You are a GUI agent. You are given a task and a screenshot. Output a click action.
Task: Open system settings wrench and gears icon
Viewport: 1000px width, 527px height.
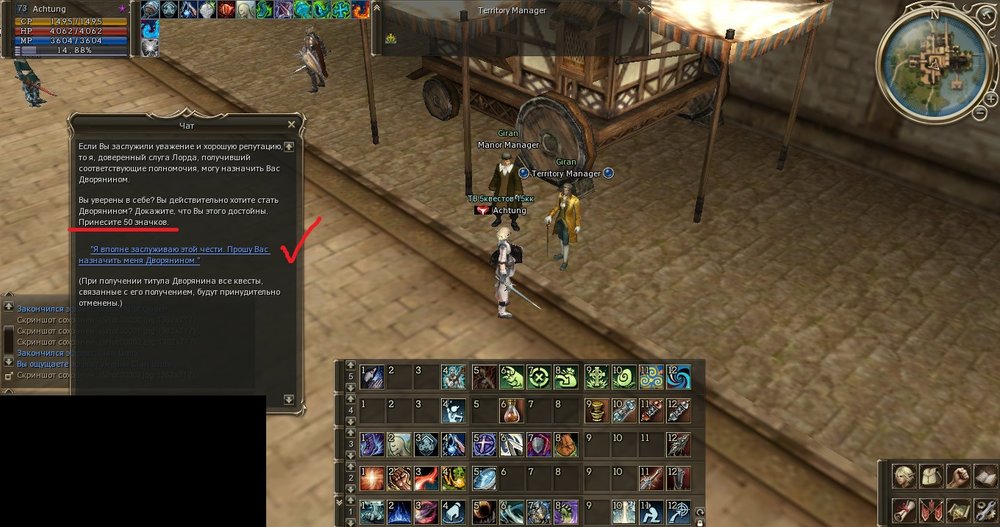(985, 508)
